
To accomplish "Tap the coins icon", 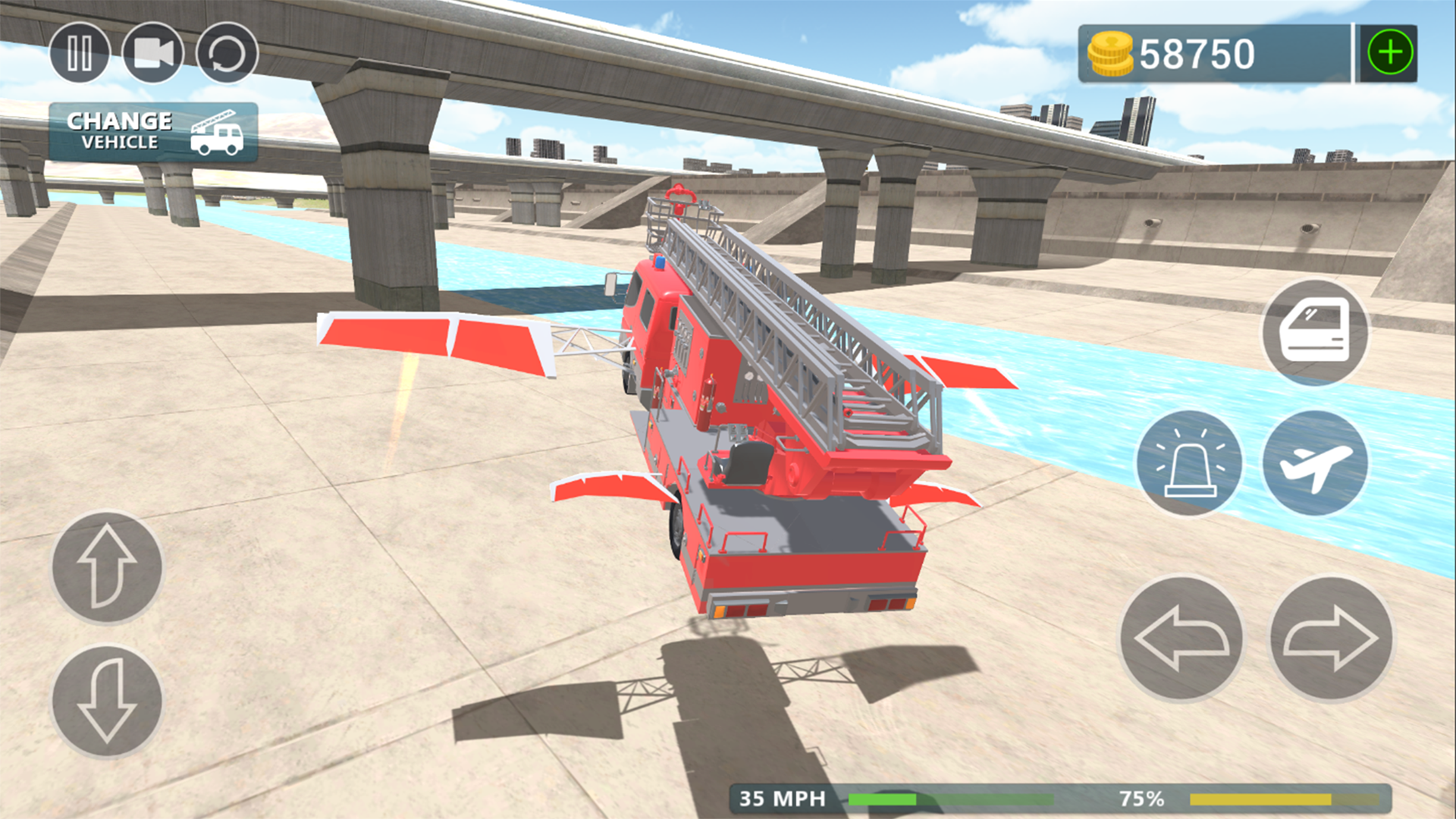I will tap(1111, 52).
